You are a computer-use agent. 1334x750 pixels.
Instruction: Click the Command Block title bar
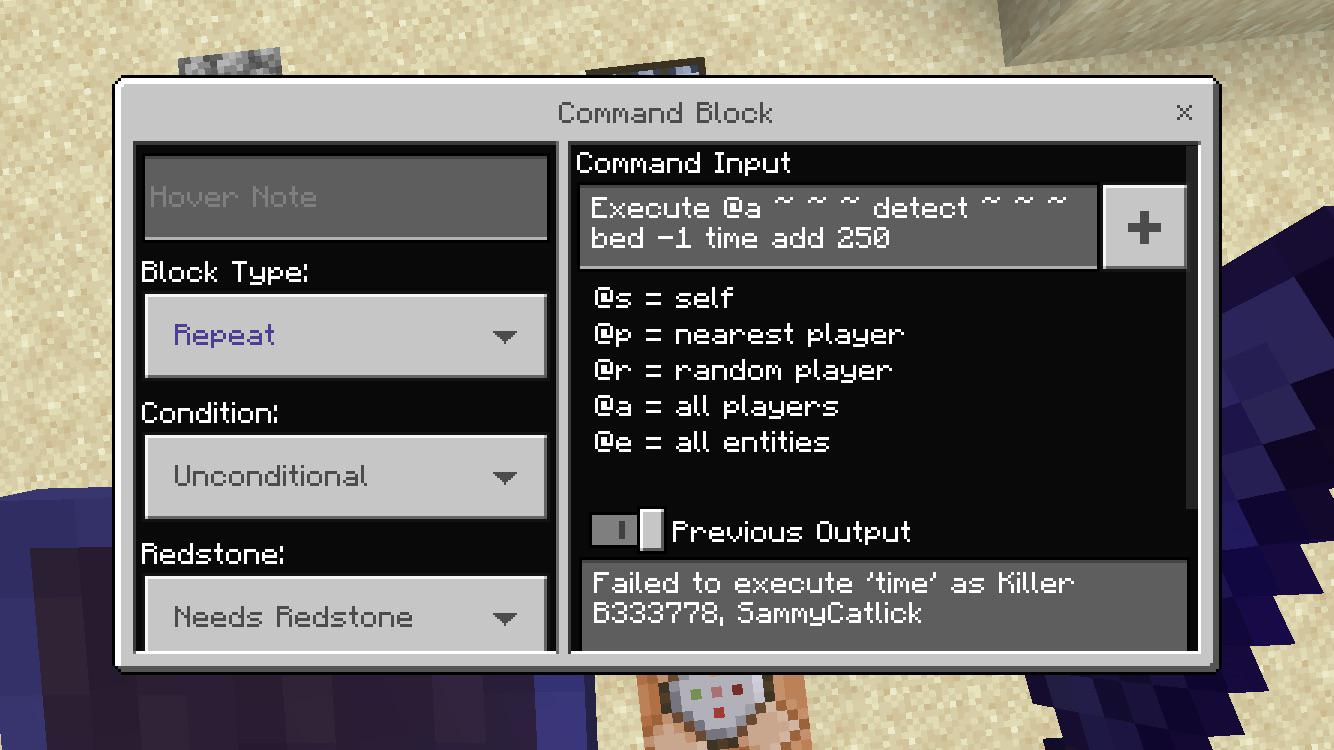(x=665, y=113)
